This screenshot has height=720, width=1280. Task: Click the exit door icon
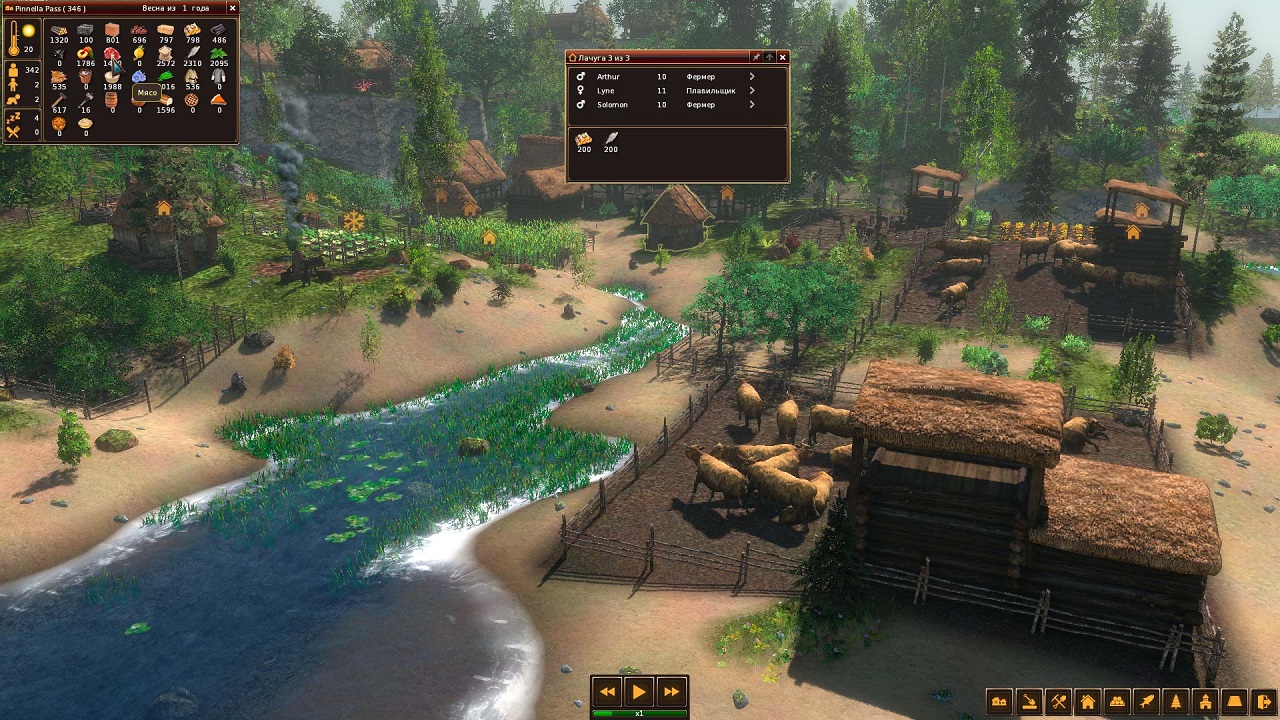pos(1265,701)
